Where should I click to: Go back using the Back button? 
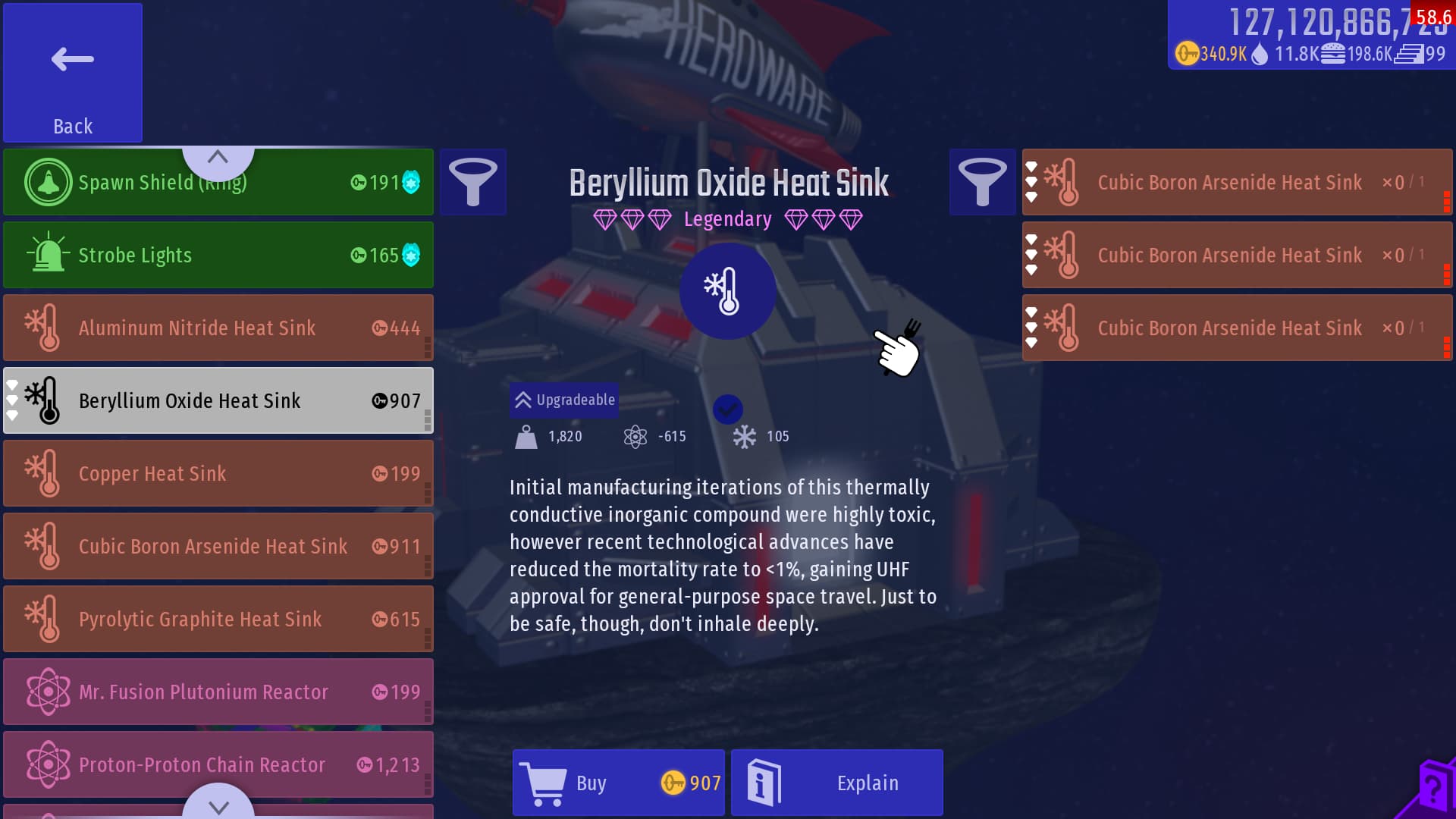73,73
